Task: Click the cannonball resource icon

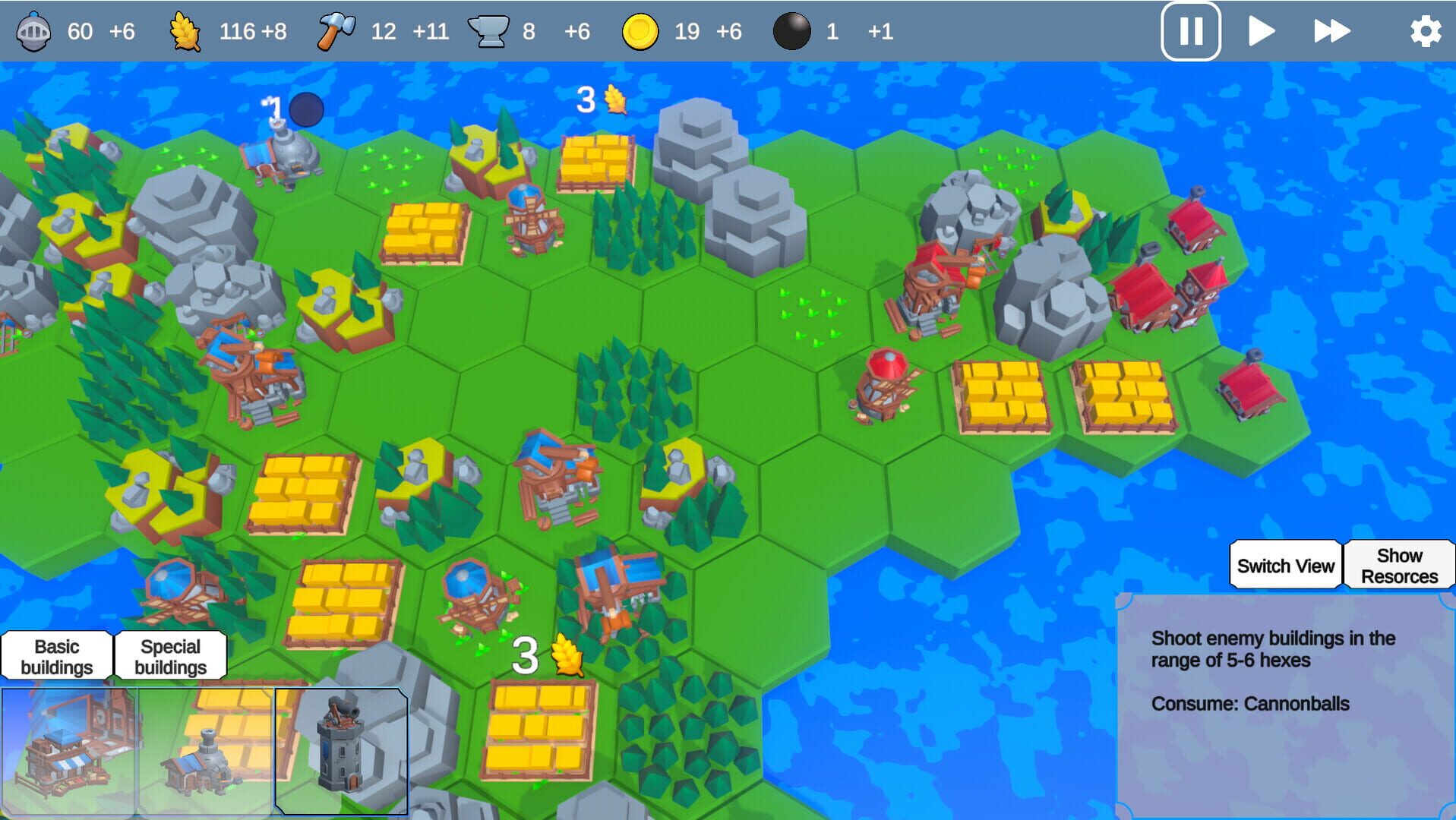Action: point(791,32)
